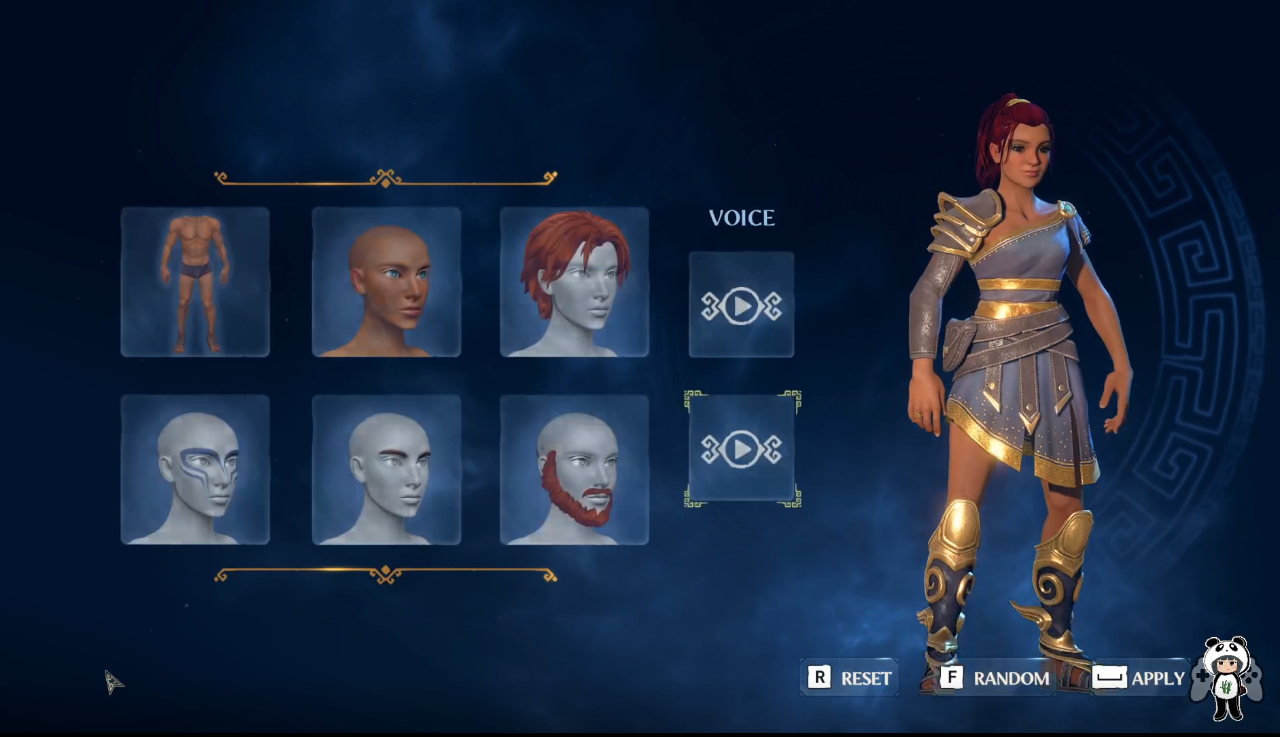Image resolution: width=1280 pixels, height=737 pixels.
Task: Apply the character customization
Action: coord(1140,678)
